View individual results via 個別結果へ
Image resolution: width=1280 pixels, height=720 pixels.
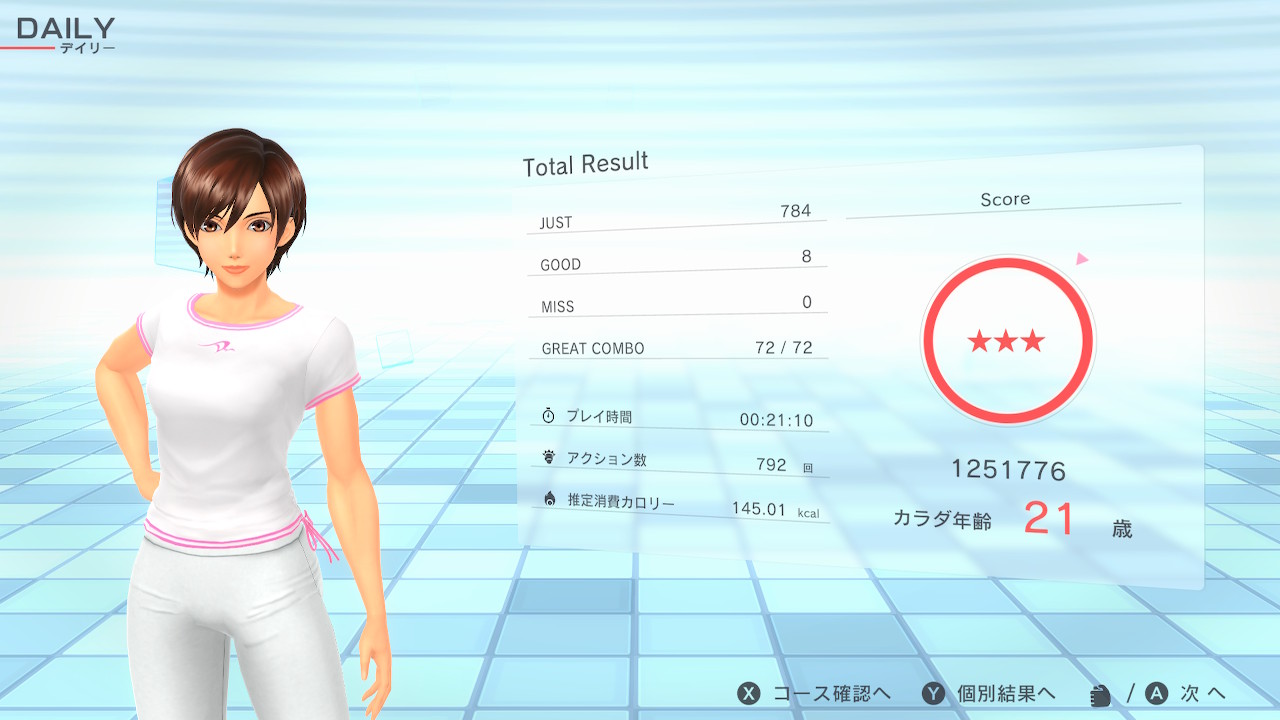click(x=990, y=694)
